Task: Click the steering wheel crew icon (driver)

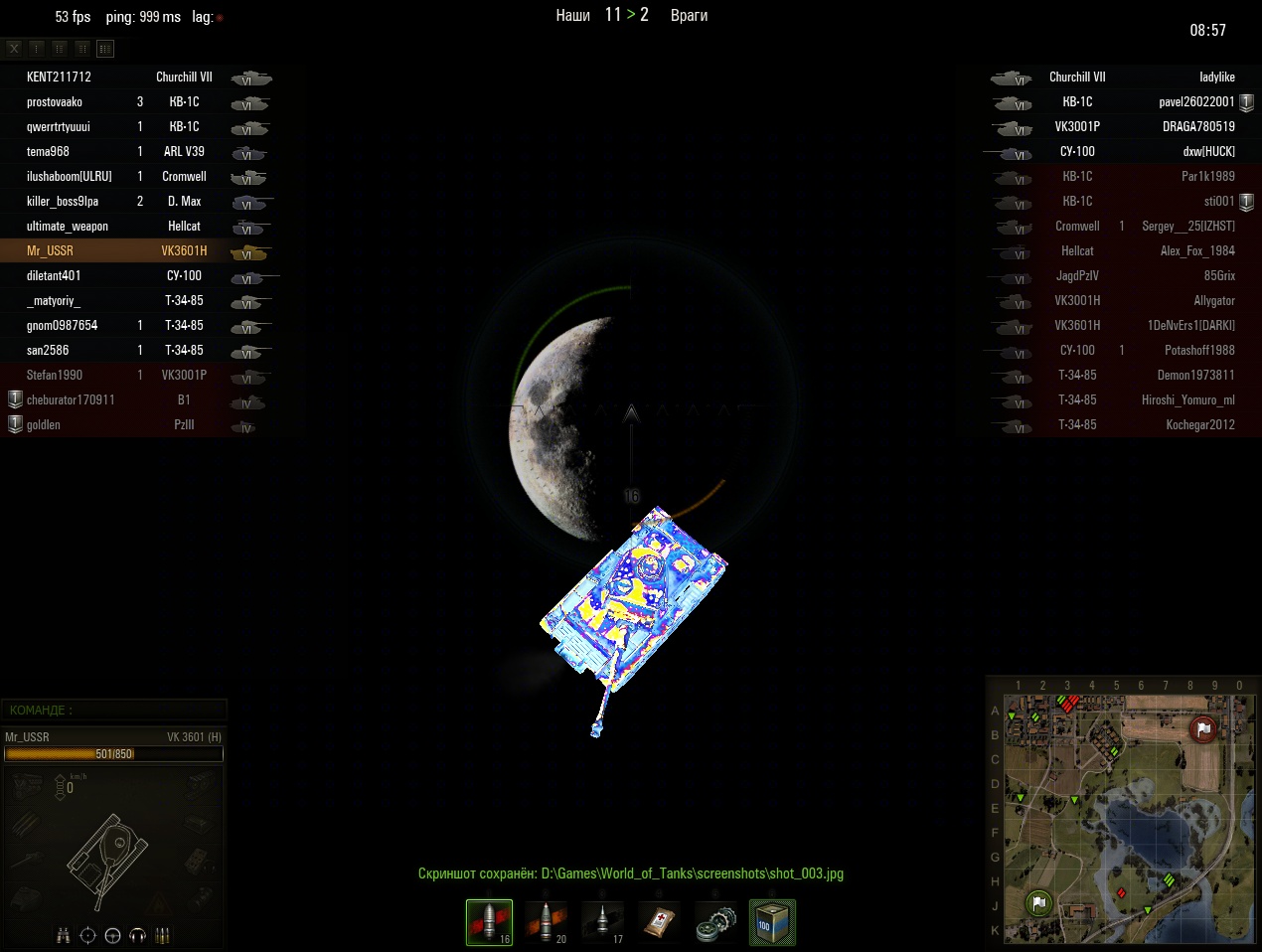Action: point(113,935)
